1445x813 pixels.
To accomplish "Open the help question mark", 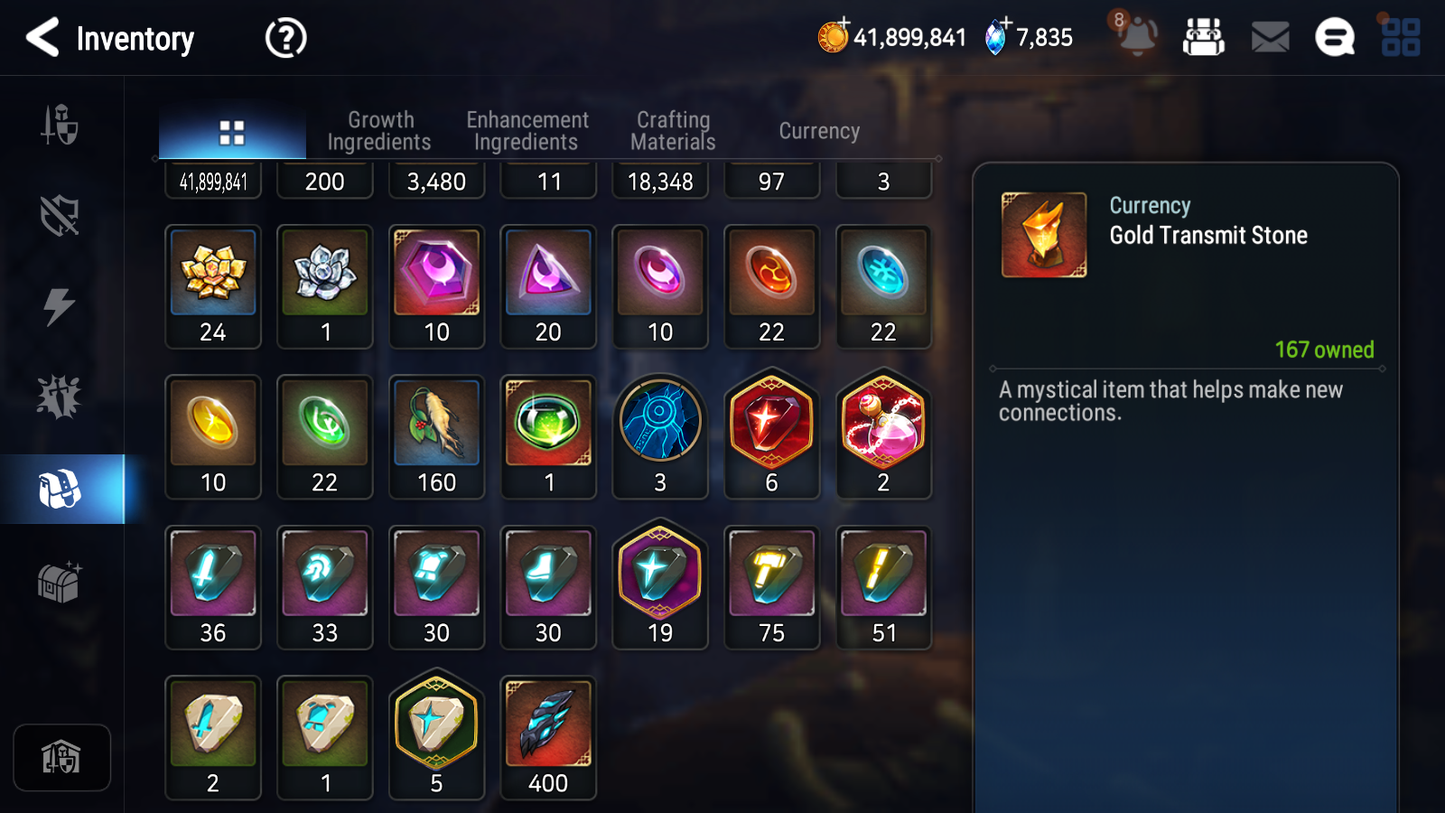I will click(285, 38).
